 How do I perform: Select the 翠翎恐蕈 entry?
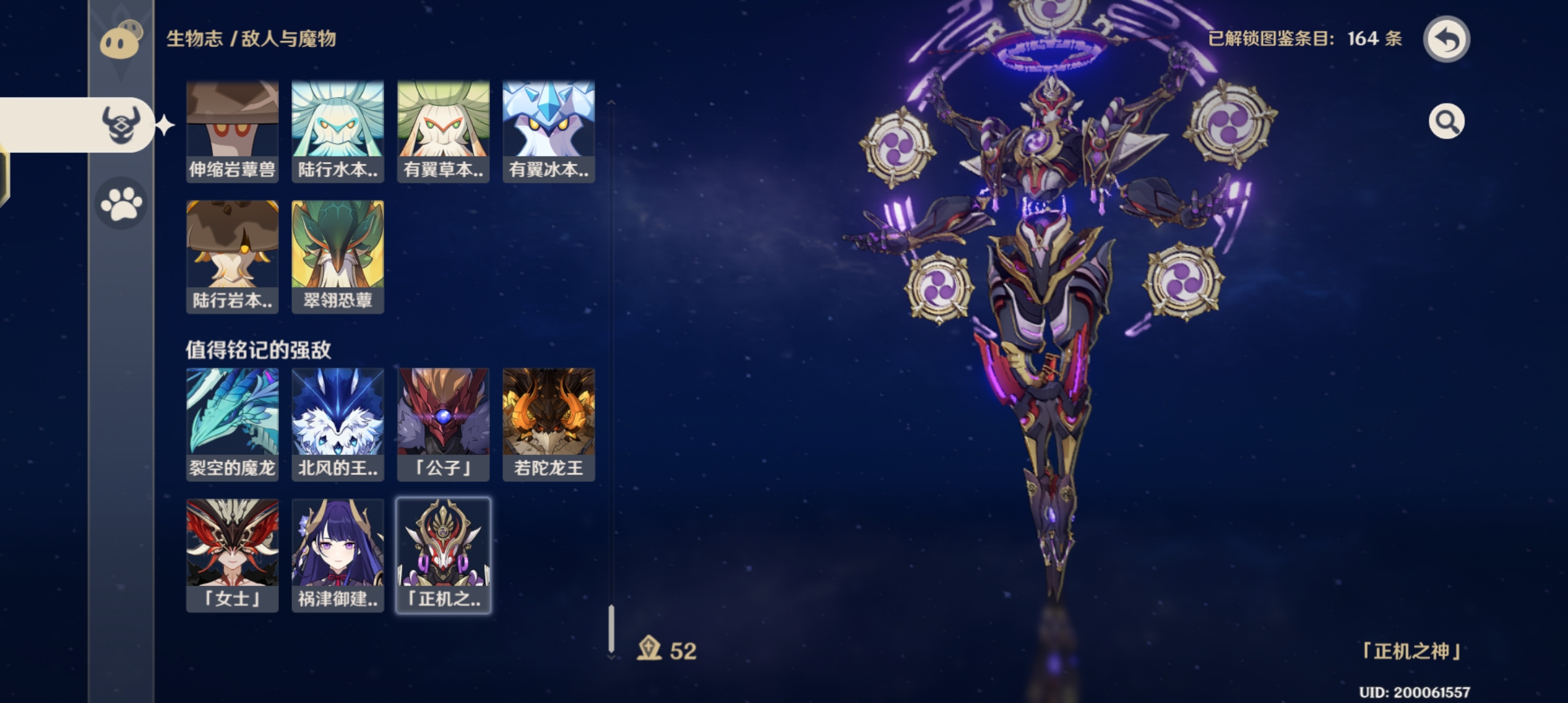338,256
